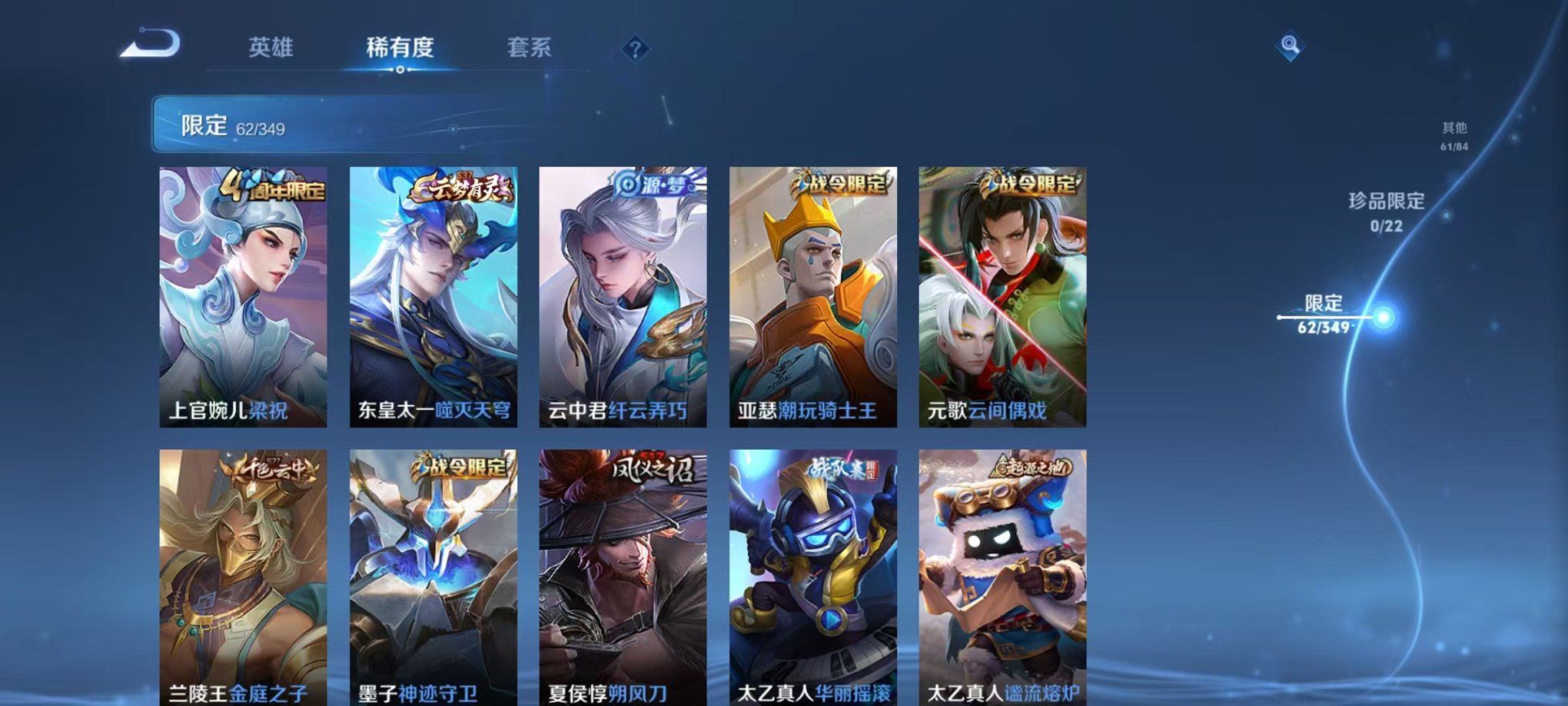The width and height of the screenshot is (1568, 706).
Task: Select the 稀有度 tab
Action: point(399,48)
